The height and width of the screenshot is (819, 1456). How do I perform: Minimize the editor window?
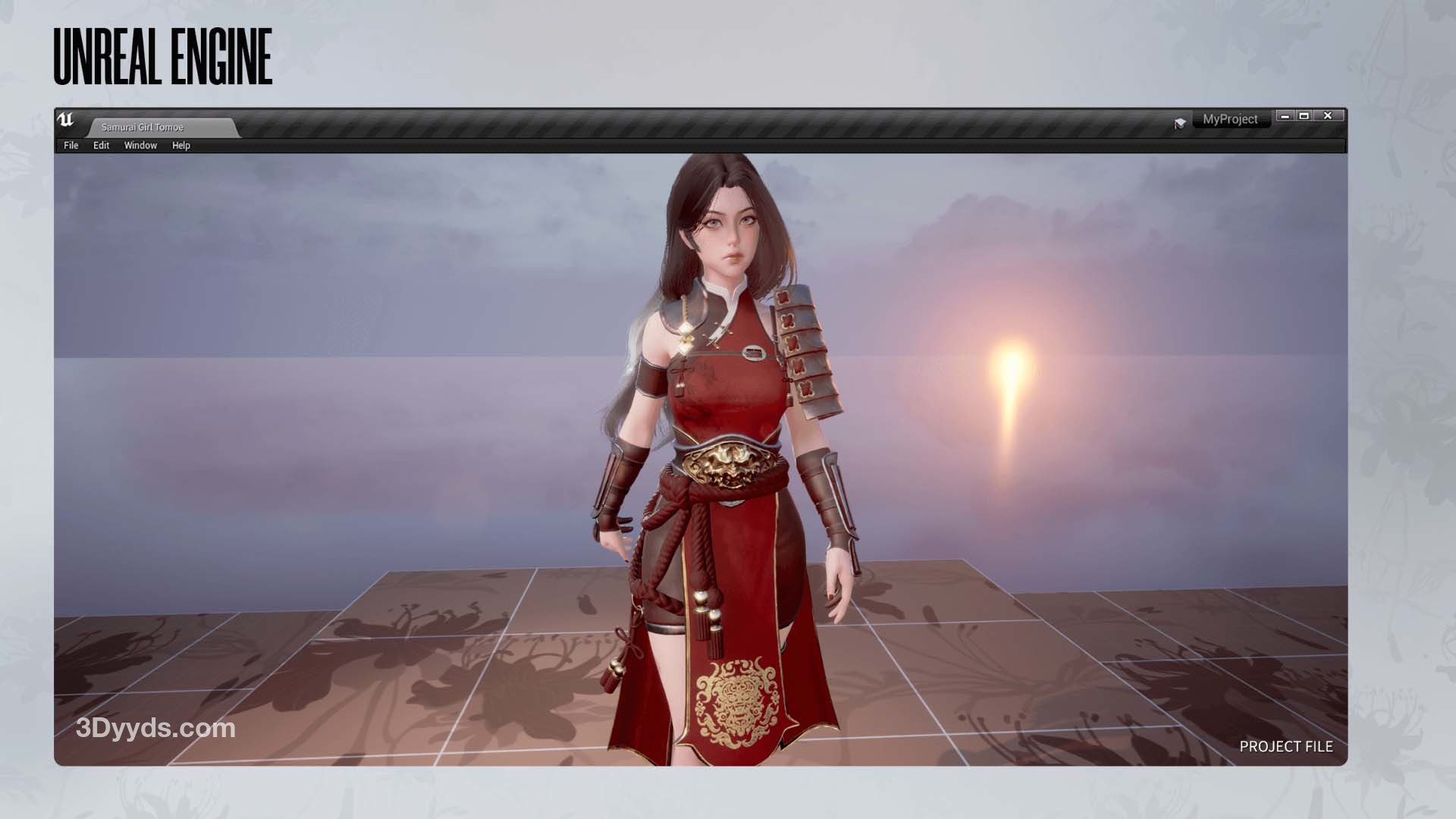(1285, 116)
